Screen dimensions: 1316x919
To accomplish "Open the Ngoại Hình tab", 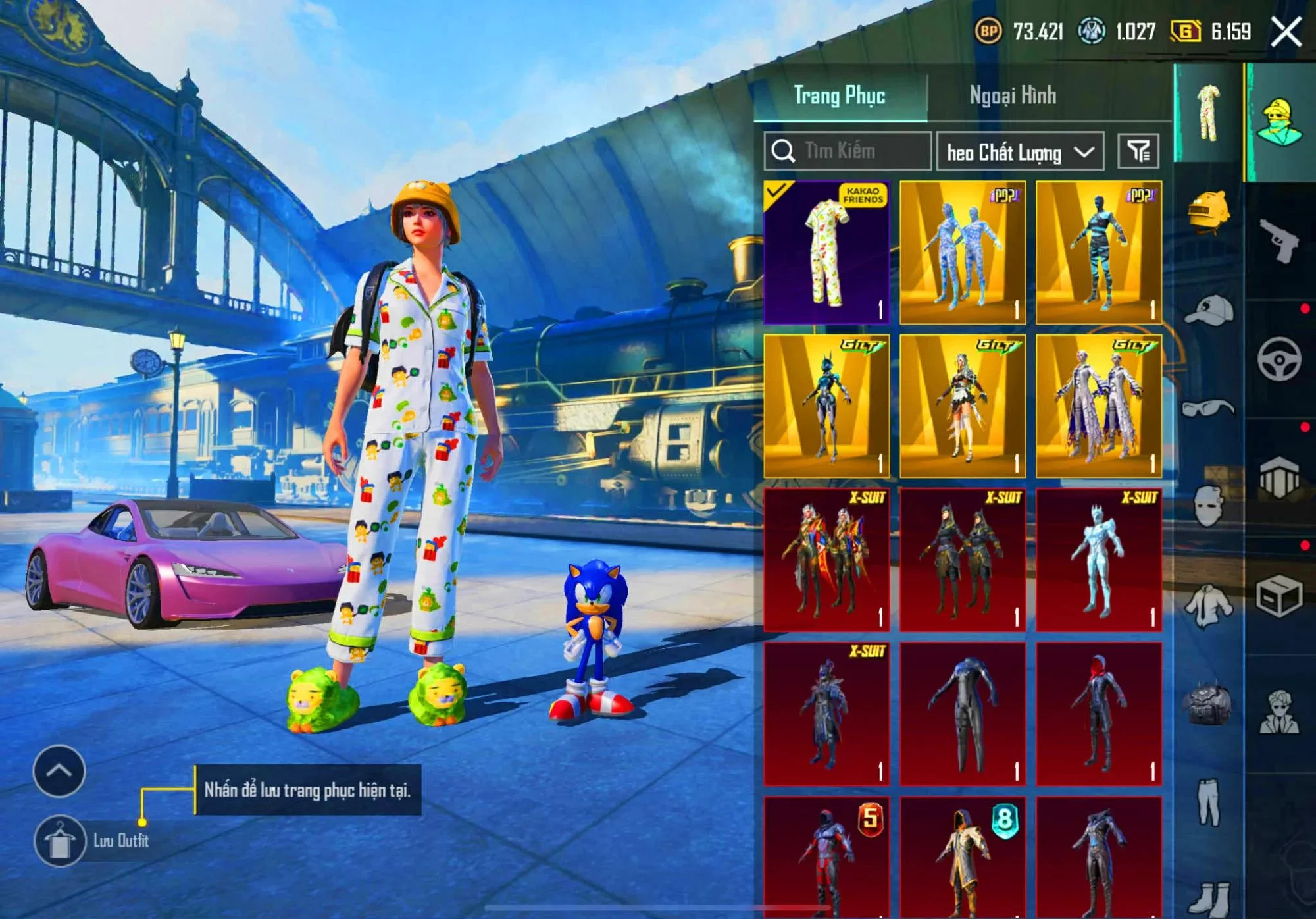I will (x=1013, y=96).
